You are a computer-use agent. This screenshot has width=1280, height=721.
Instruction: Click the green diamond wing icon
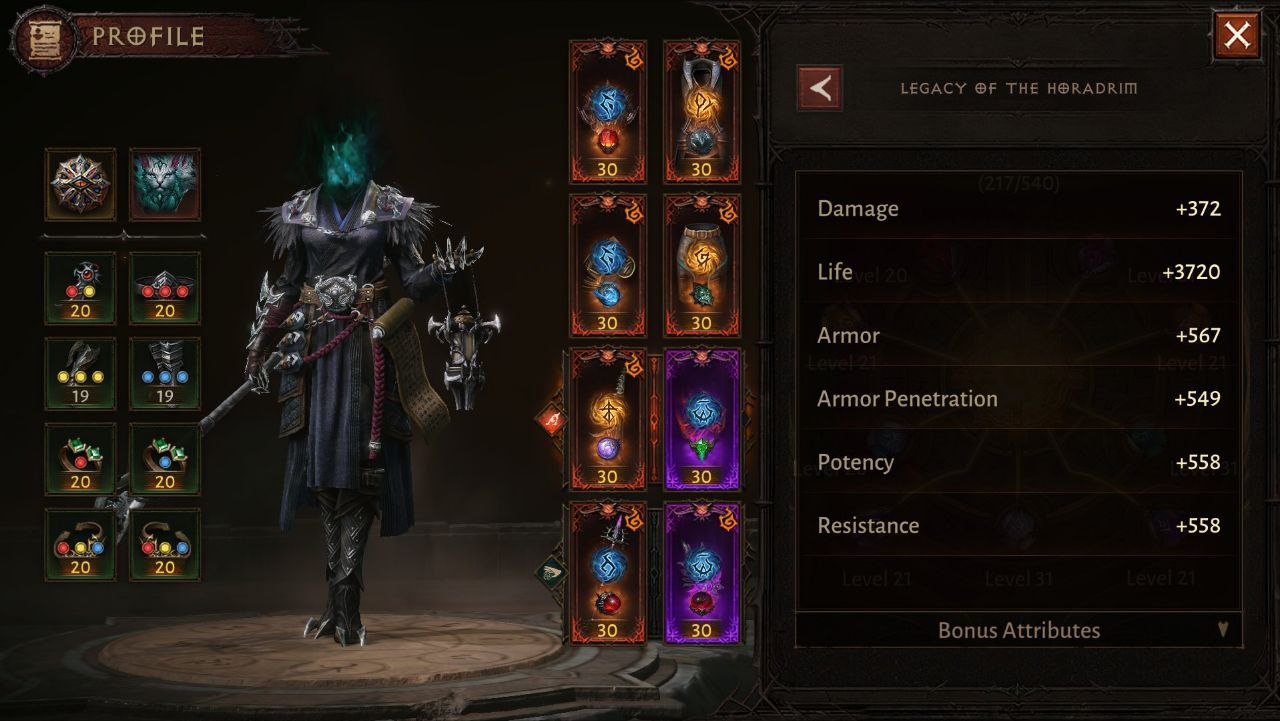coord(551,572)
